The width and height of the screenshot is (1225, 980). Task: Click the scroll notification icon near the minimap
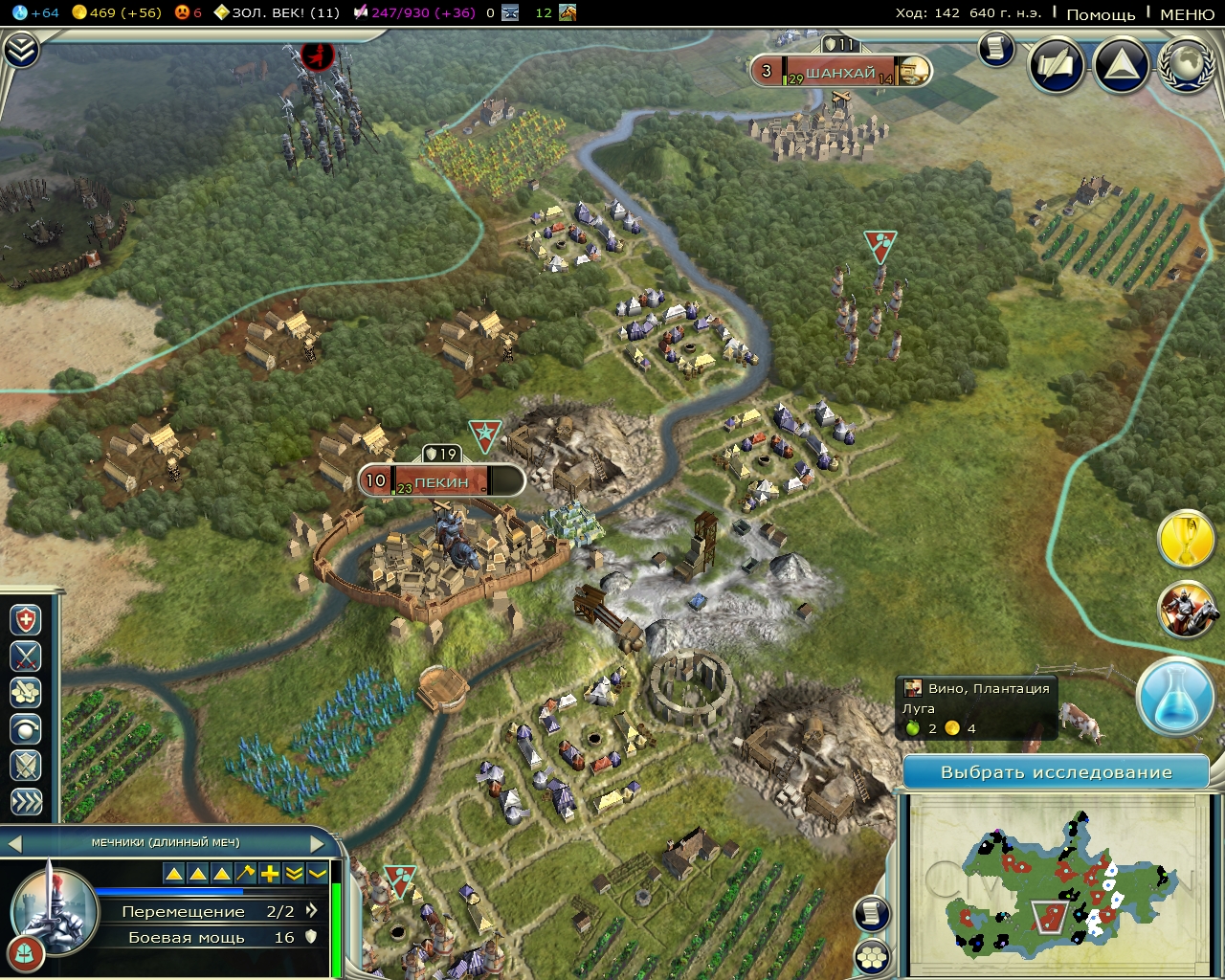pyautogui.click(x=872, y=914)
